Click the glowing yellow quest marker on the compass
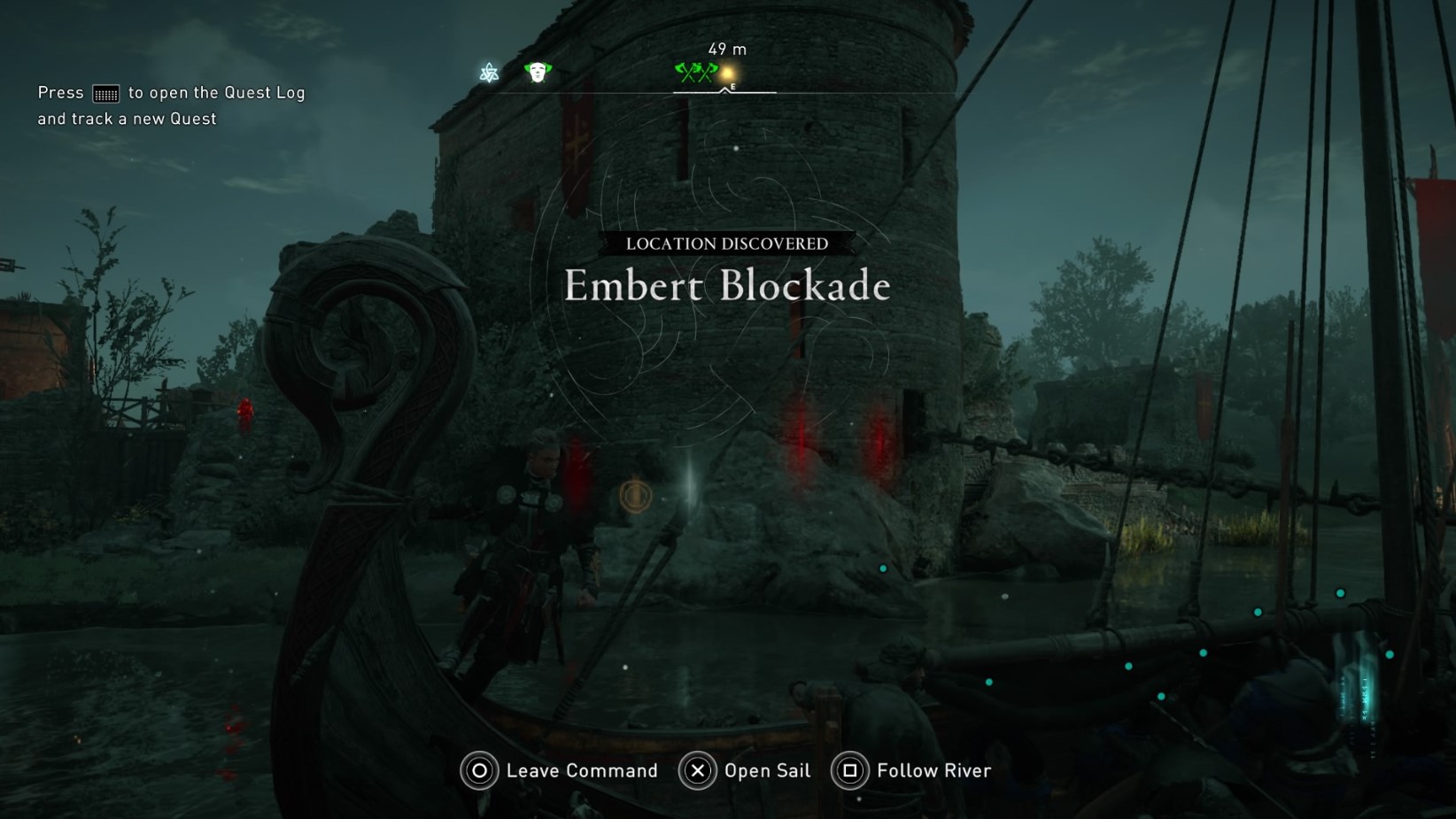The height and width of the screenshot is (819, 1456). tap(728, 71)
